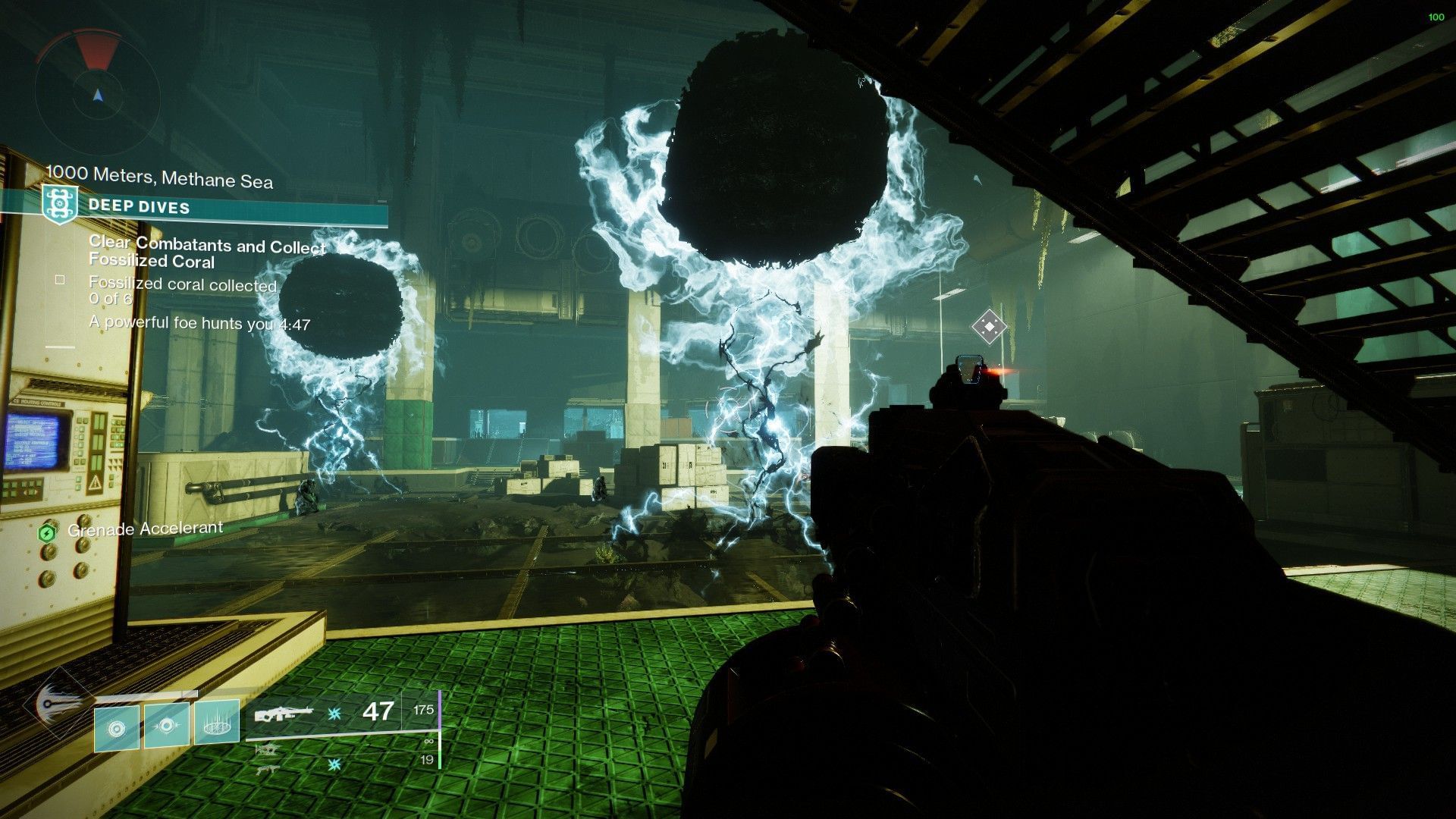Click the Deep Dives shield emblem icon

coord(60,205)
